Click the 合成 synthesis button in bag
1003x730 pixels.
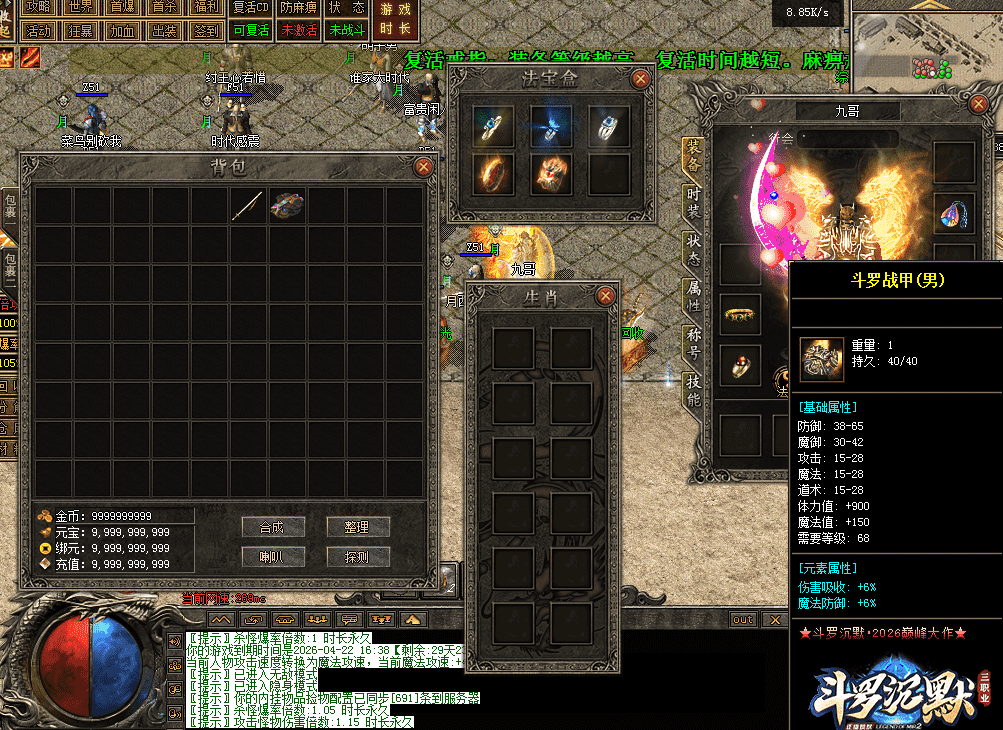click(273, 527)
